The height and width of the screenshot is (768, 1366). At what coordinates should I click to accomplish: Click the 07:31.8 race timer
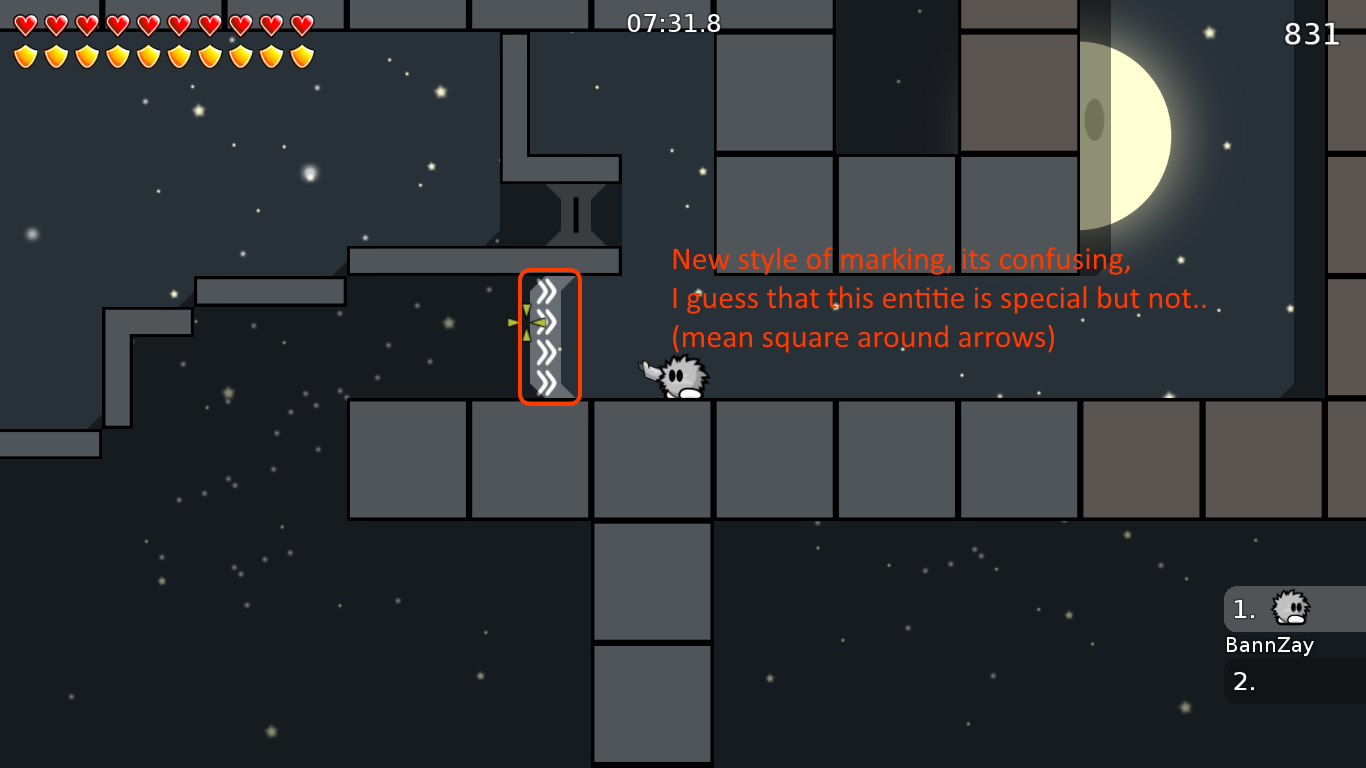(x=672, y=22)
